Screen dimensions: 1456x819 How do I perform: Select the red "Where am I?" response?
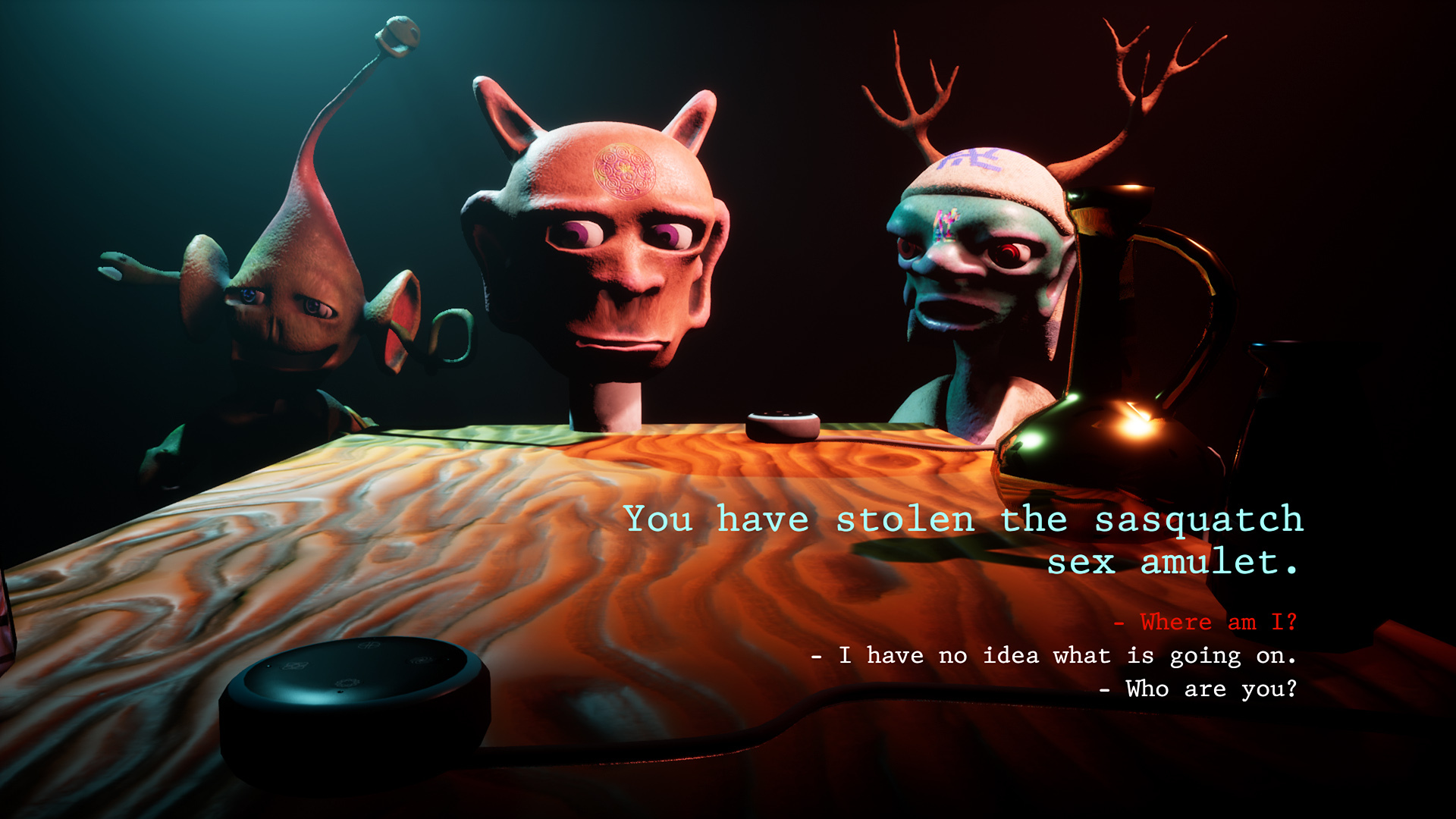coord(1207,623)
